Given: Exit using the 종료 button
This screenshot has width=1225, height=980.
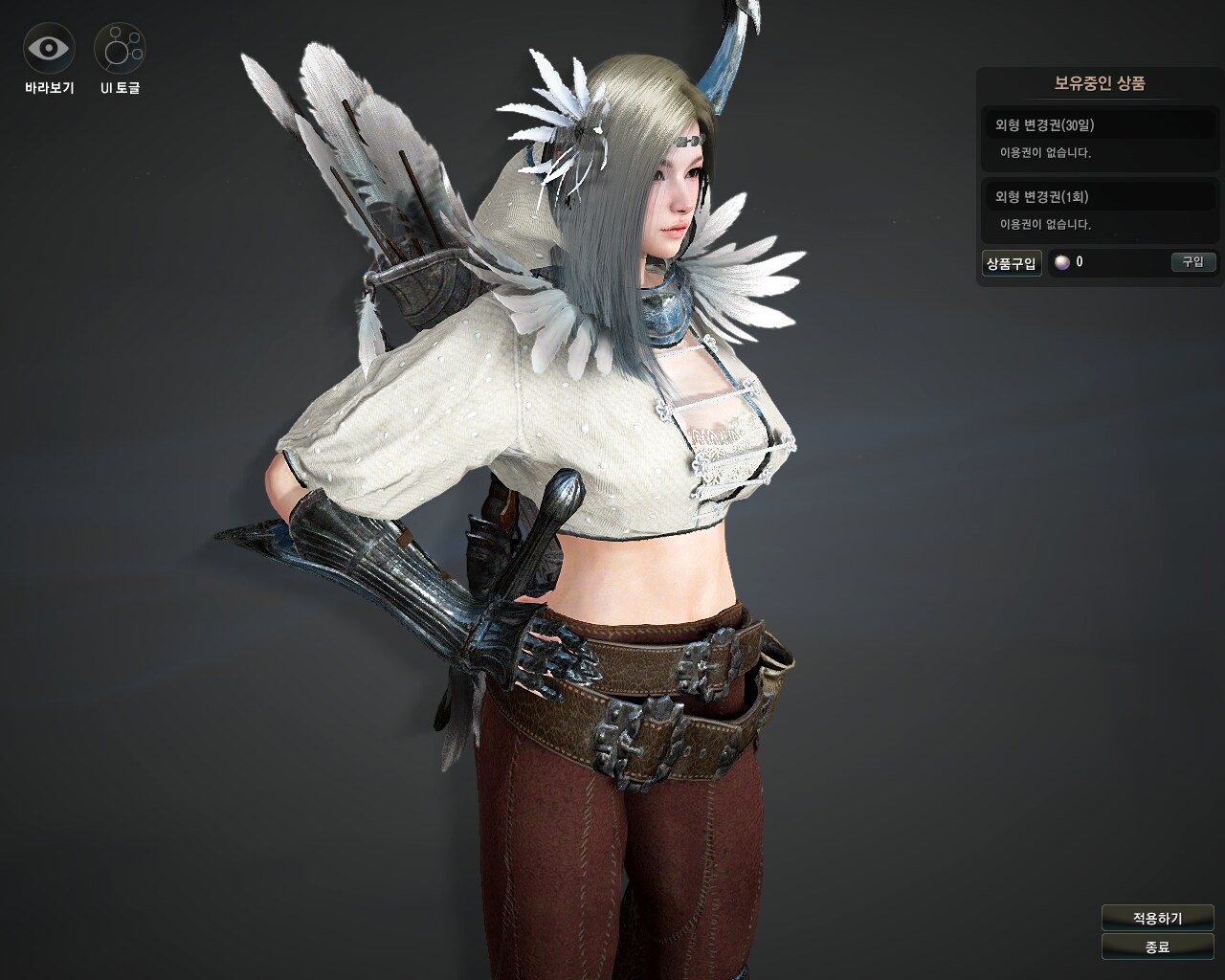Looking at the screenshot, I should coord(1157,947).
